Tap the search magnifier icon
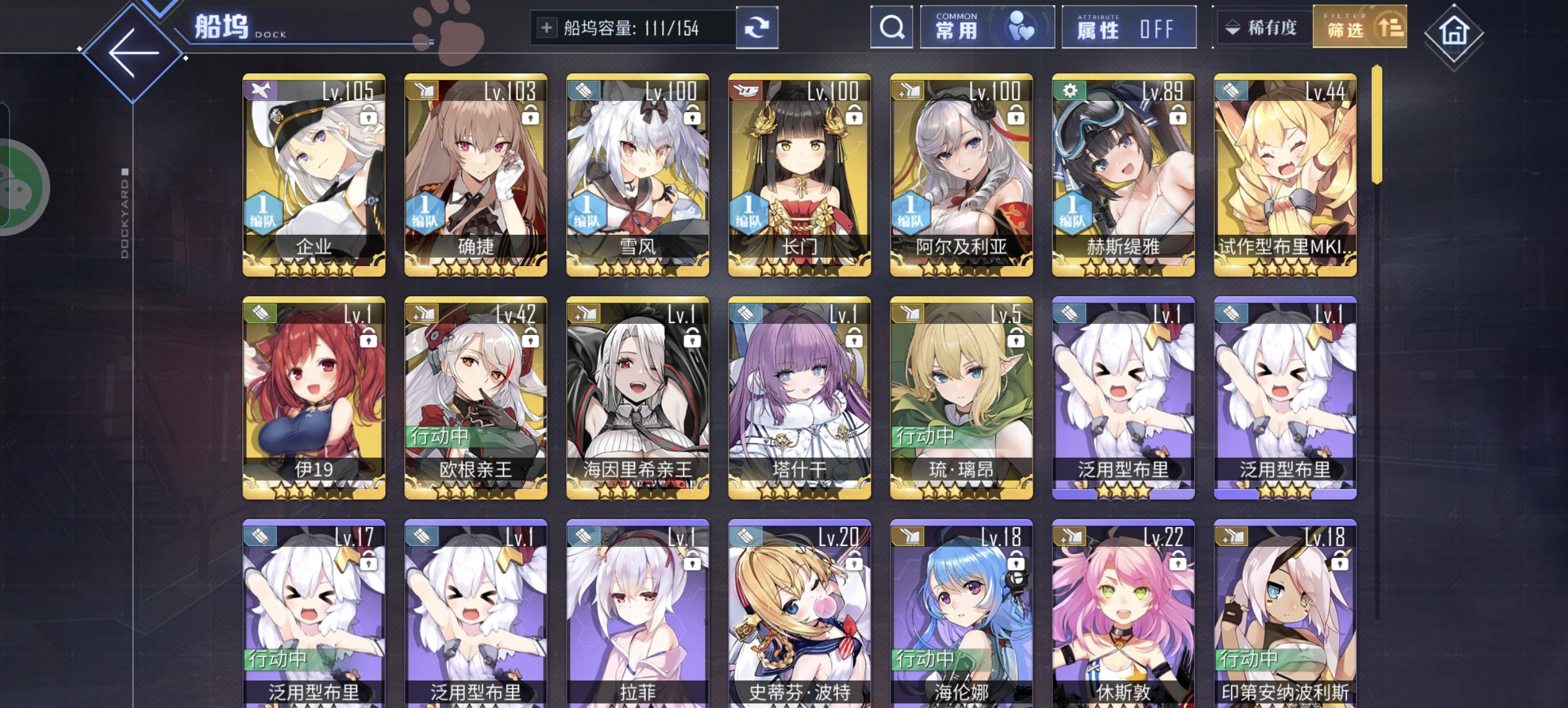Viewport: 1568px width, 708px height. coord(891,28)
